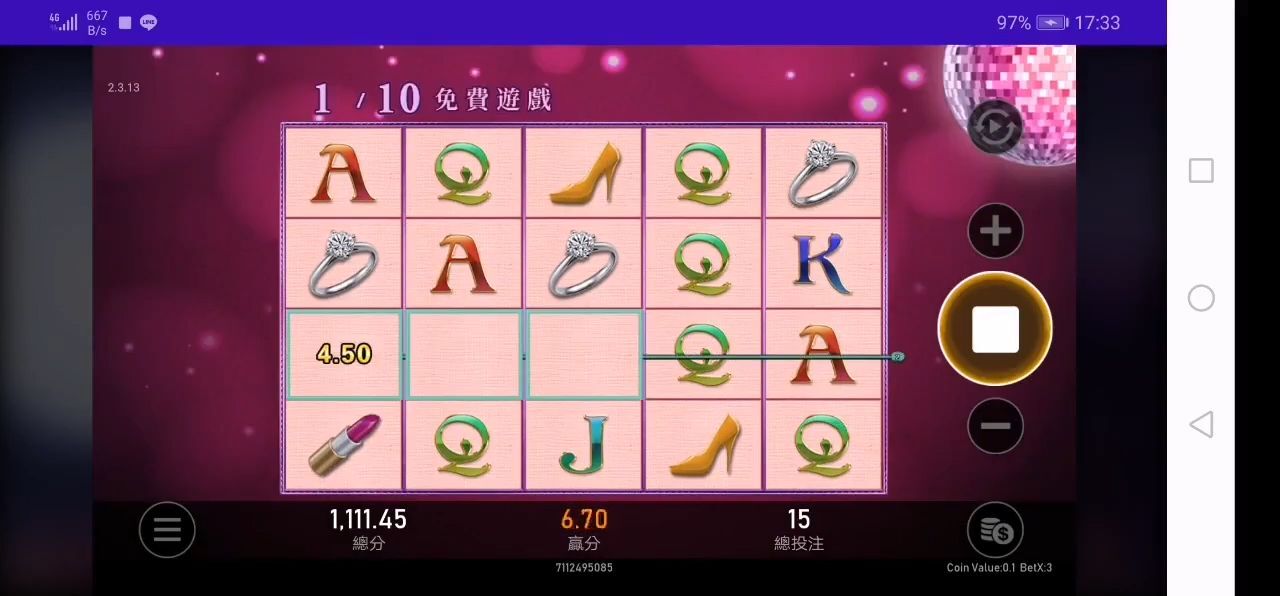This screenshot has width=1280, height=596.
Task: Increase the bet with the plus button
Action: pyautogui.click(x=995, y=232)
